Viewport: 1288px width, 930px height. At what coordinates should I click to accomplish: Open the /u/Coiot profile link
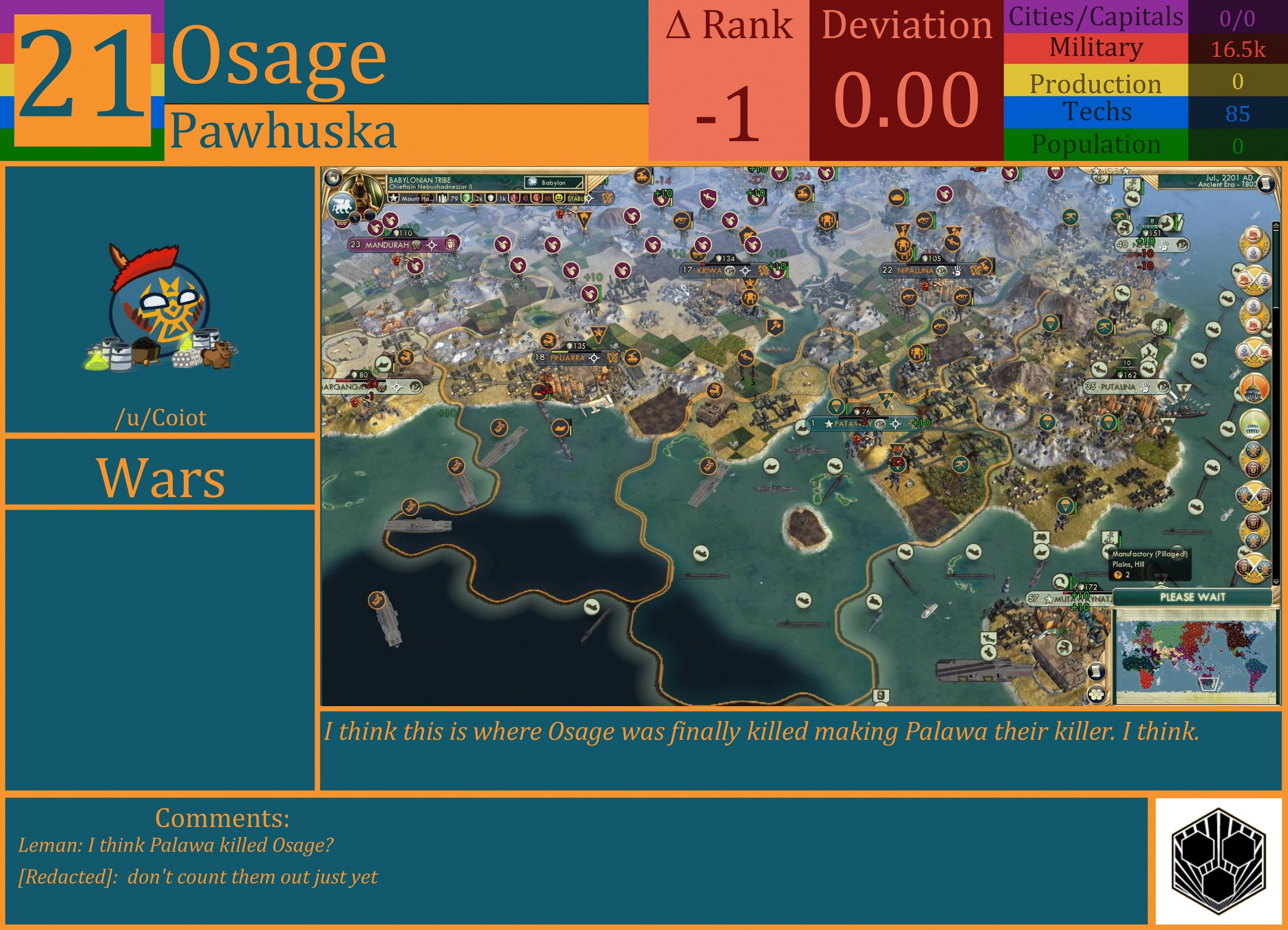coord(162,418)
